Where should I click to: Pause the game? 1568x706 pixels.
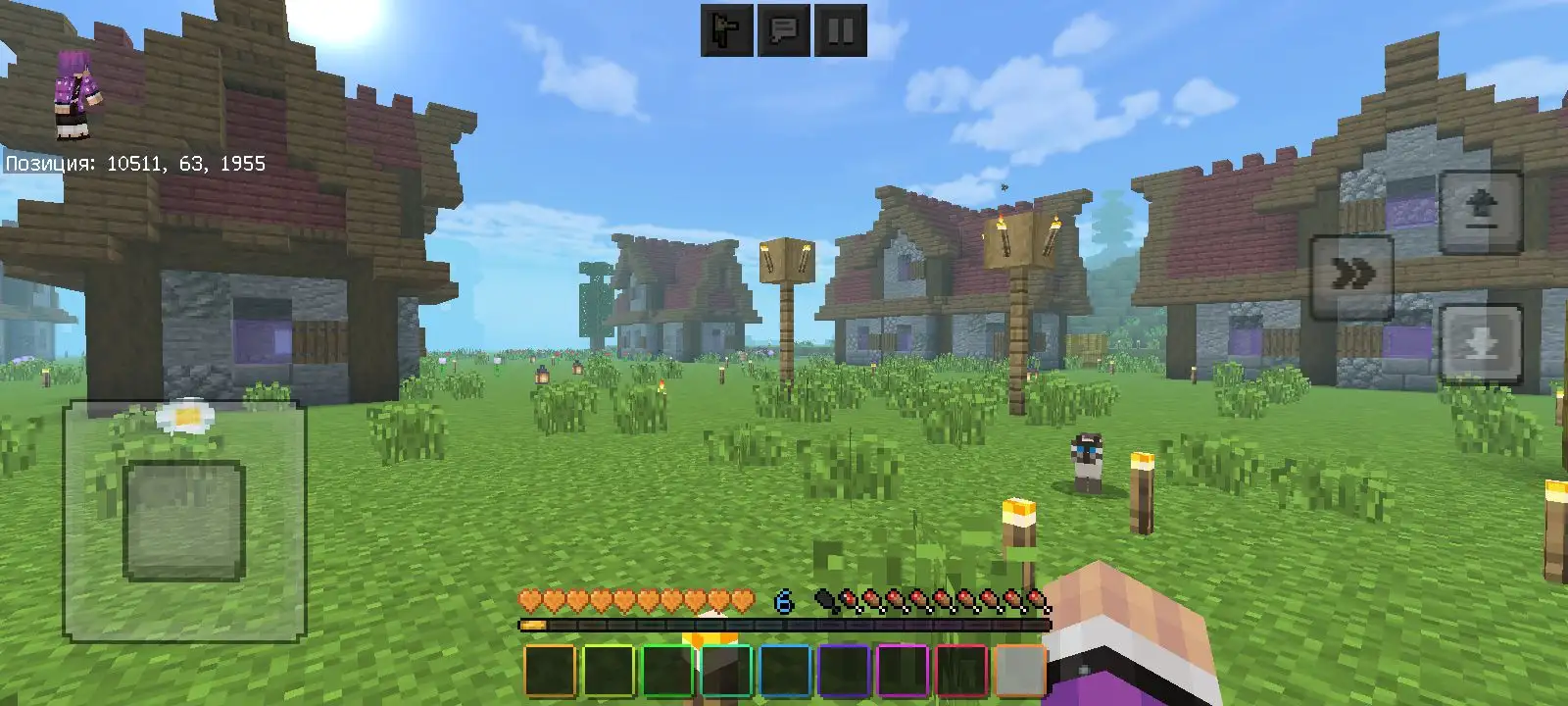coord(841,31)
